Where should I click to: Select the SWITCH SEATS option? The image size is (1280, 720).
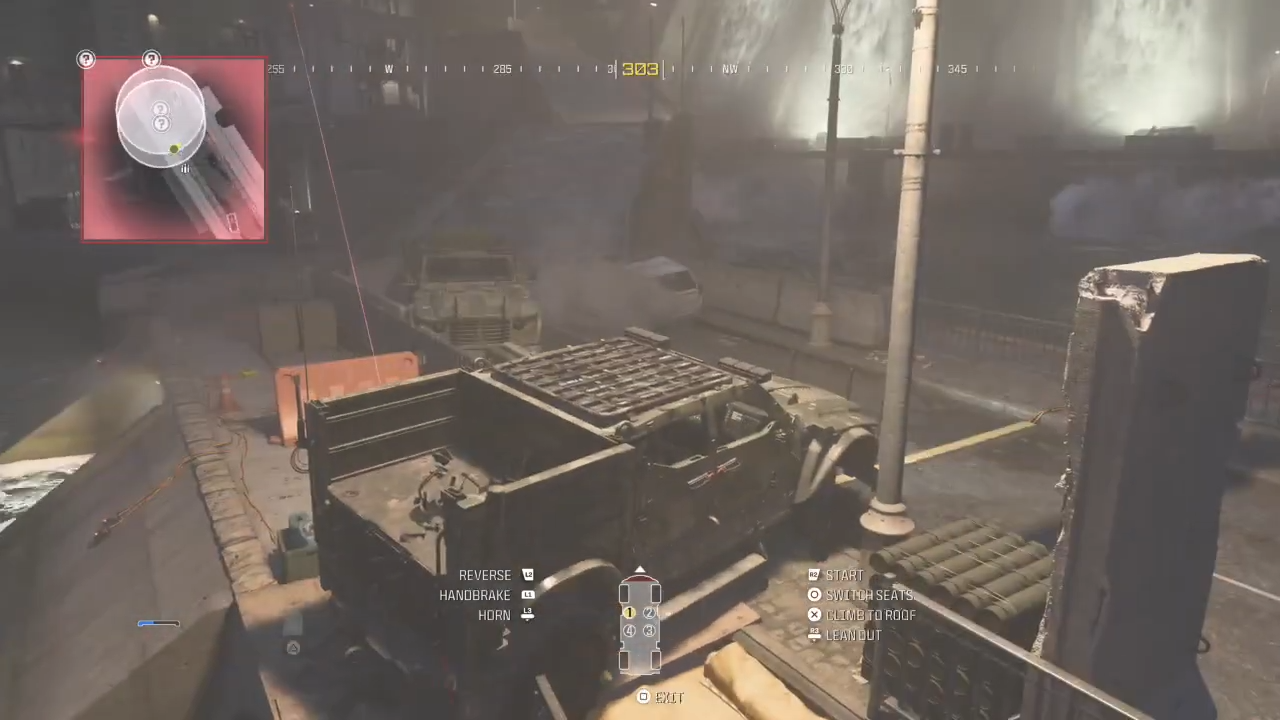coord(869,595)
